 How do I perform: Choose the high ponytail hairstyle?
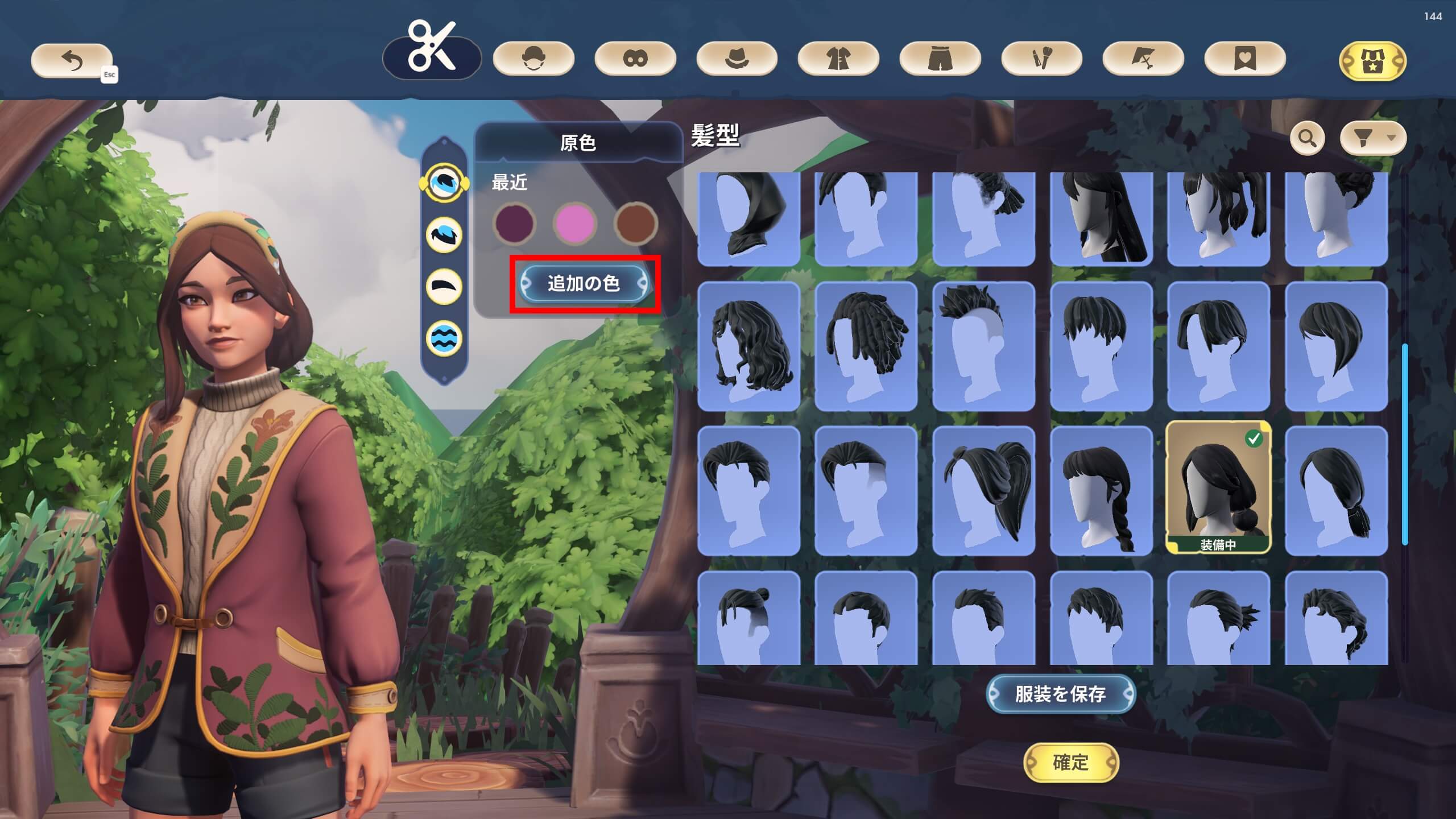coord(983,490)
